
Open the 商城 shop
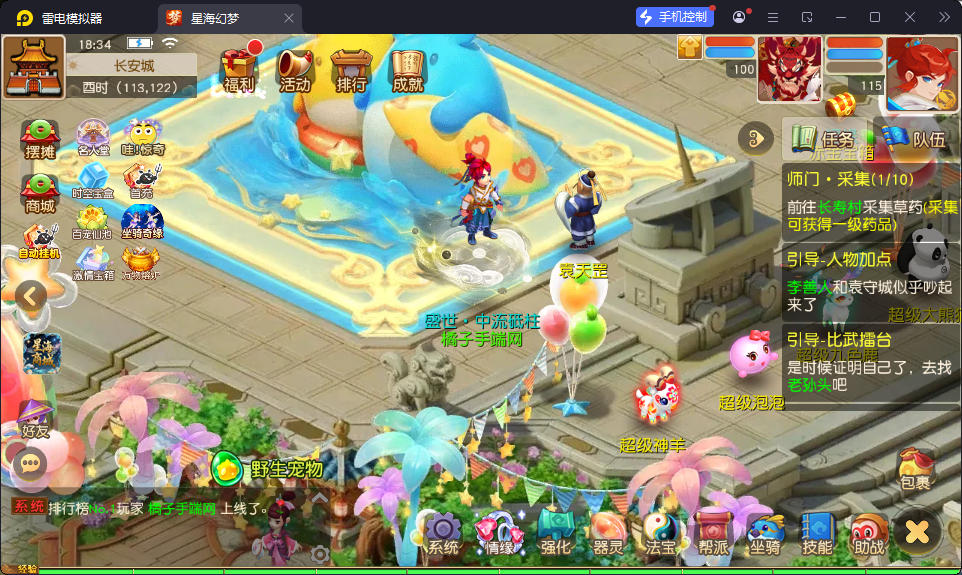pos(40,193)
